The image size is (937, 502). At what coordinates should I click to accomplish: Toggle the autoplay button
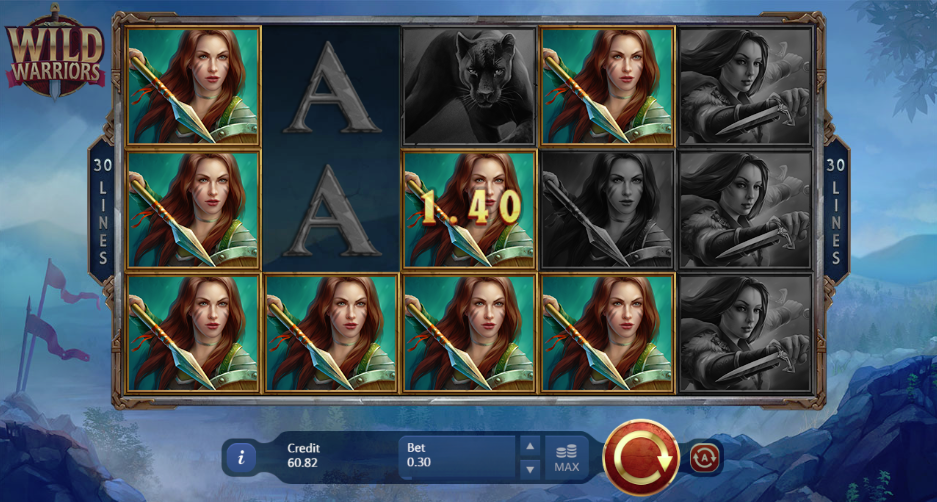coord(704,458)
